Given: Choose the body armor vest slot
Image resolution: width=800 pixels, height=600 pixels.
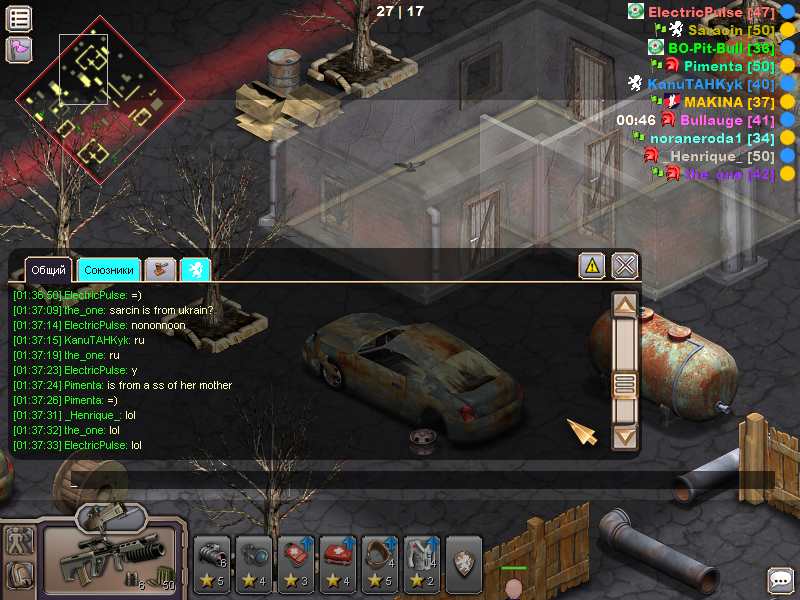Looking at the screenshot, I should click(421, 562).
